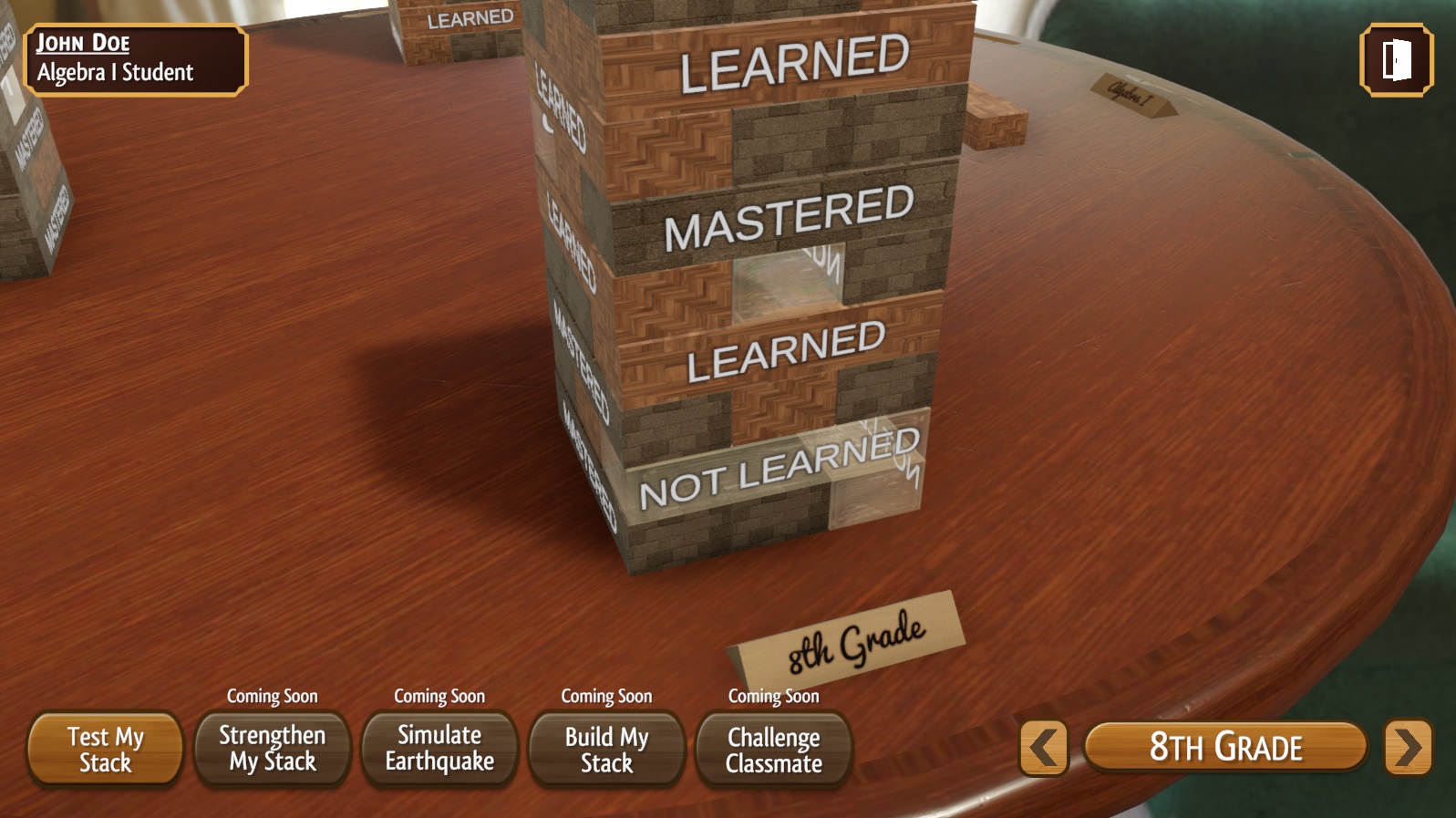The width and height of the screenshot is (1456, 818).
Task: Click Build My Stack
Action: 605,749
